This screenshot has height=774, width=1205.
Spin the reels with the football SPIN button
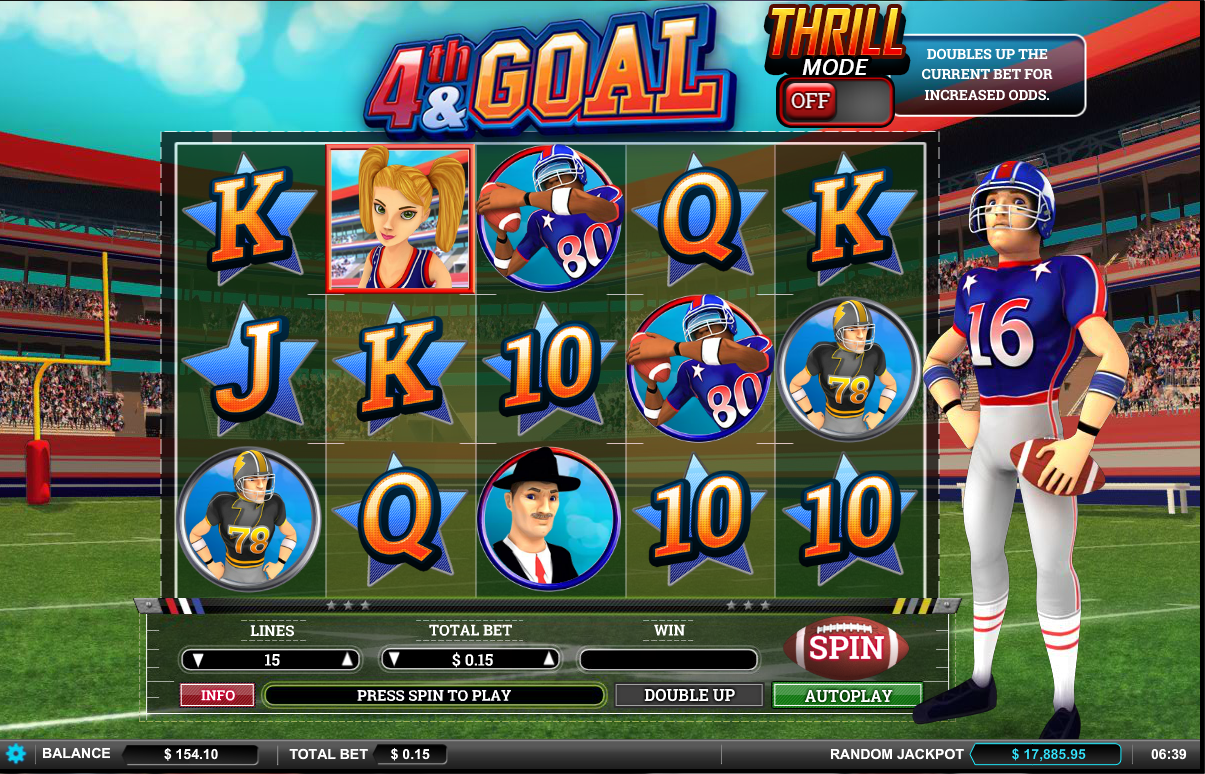[846, 649]
